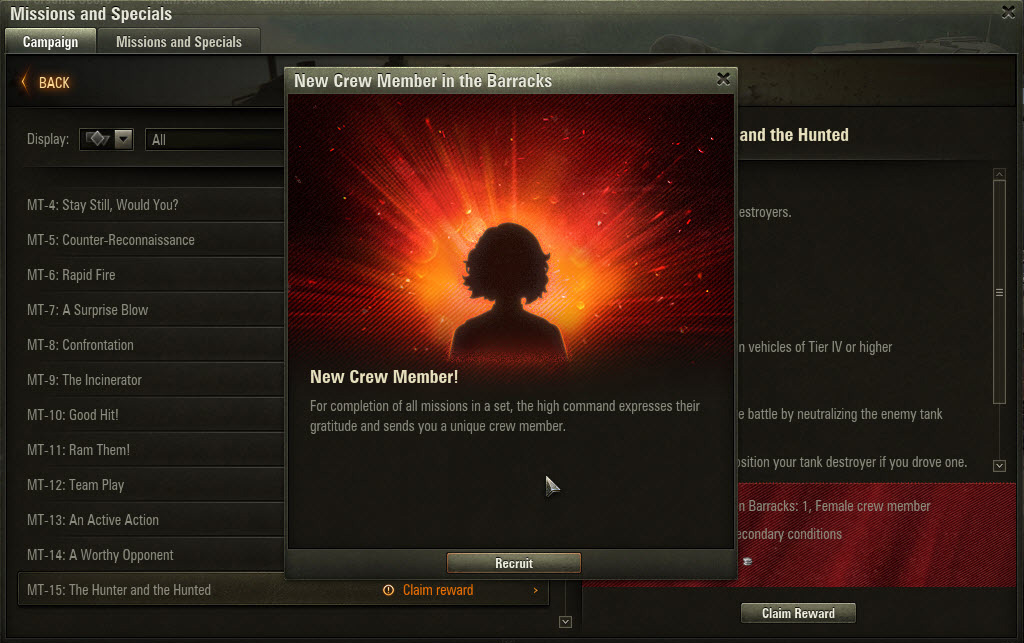Click the Claim Reward button below the mission details
The image size is (1024, 643).
(x=798, y=613)
